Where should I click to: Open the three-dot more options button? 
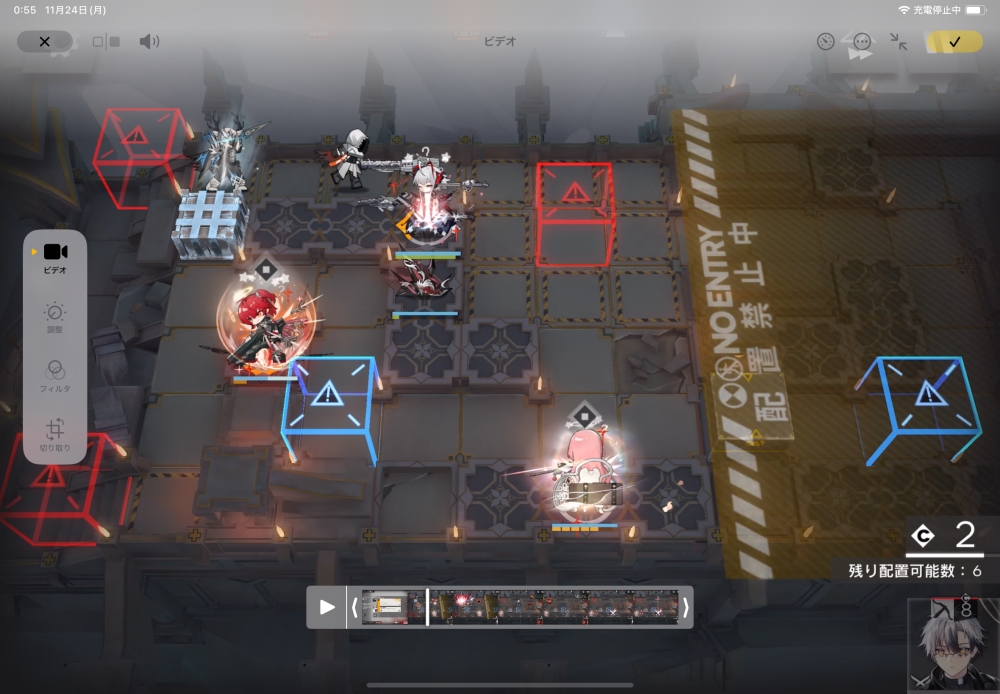(x=862, y=42)
